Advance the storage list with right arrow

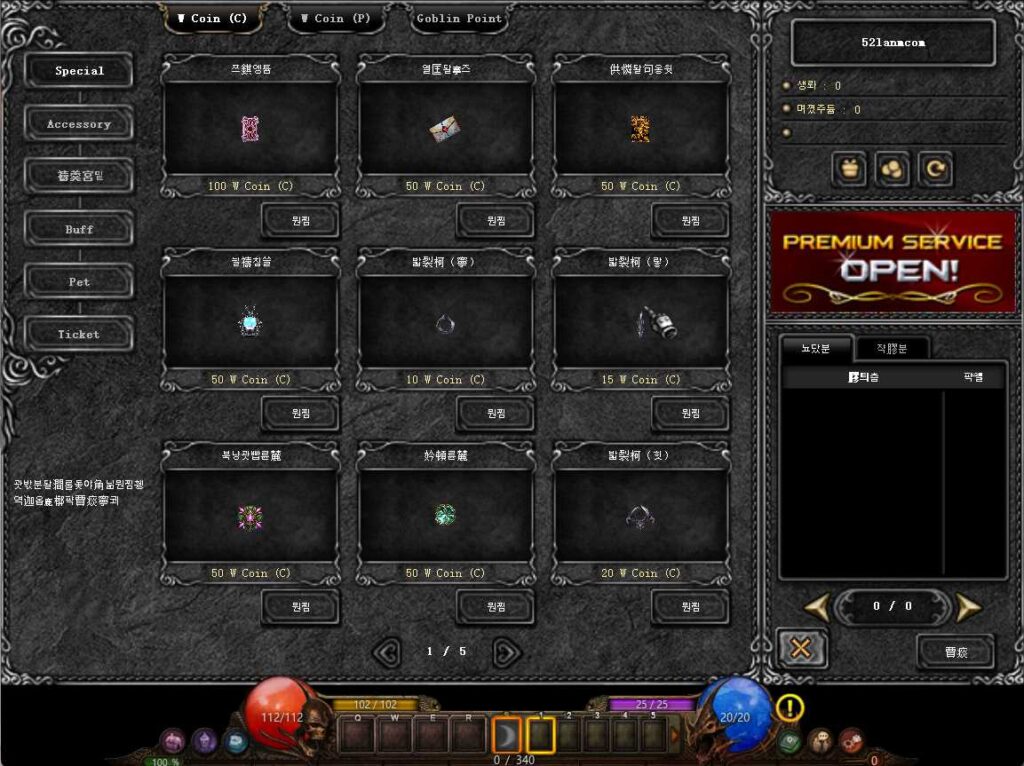coord(967,607)
